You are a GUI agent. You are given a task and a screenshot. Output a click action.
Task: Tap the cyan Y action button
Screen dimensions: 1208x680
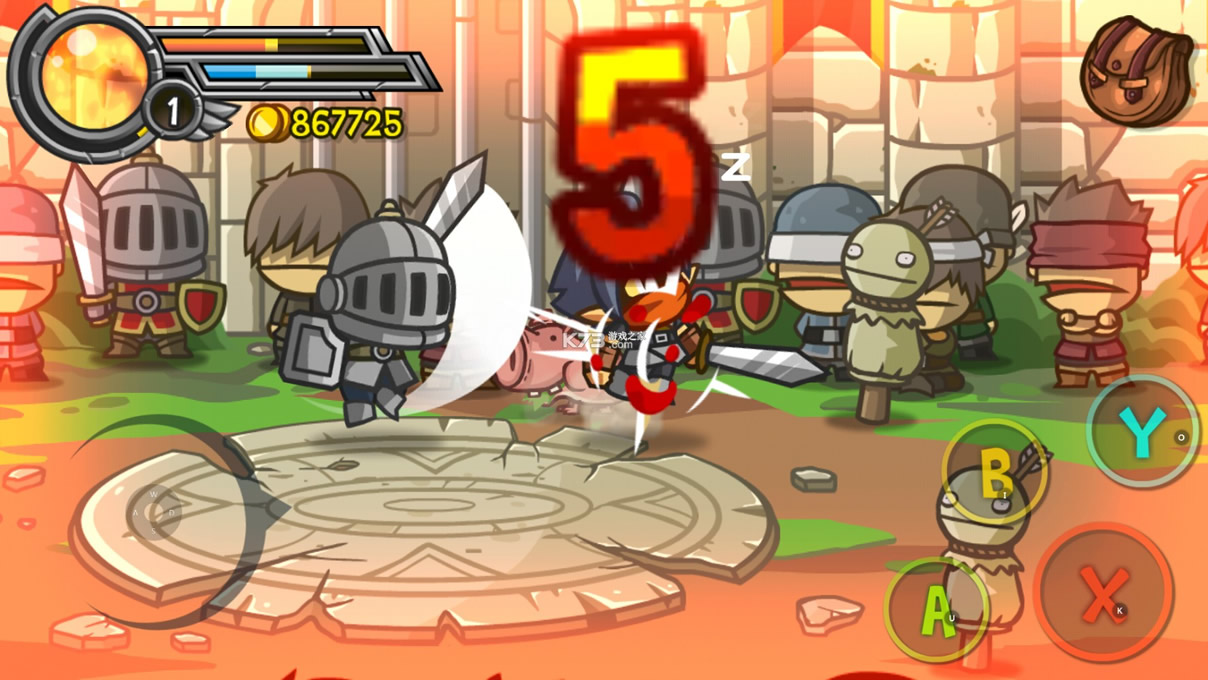coord(1142,432)
